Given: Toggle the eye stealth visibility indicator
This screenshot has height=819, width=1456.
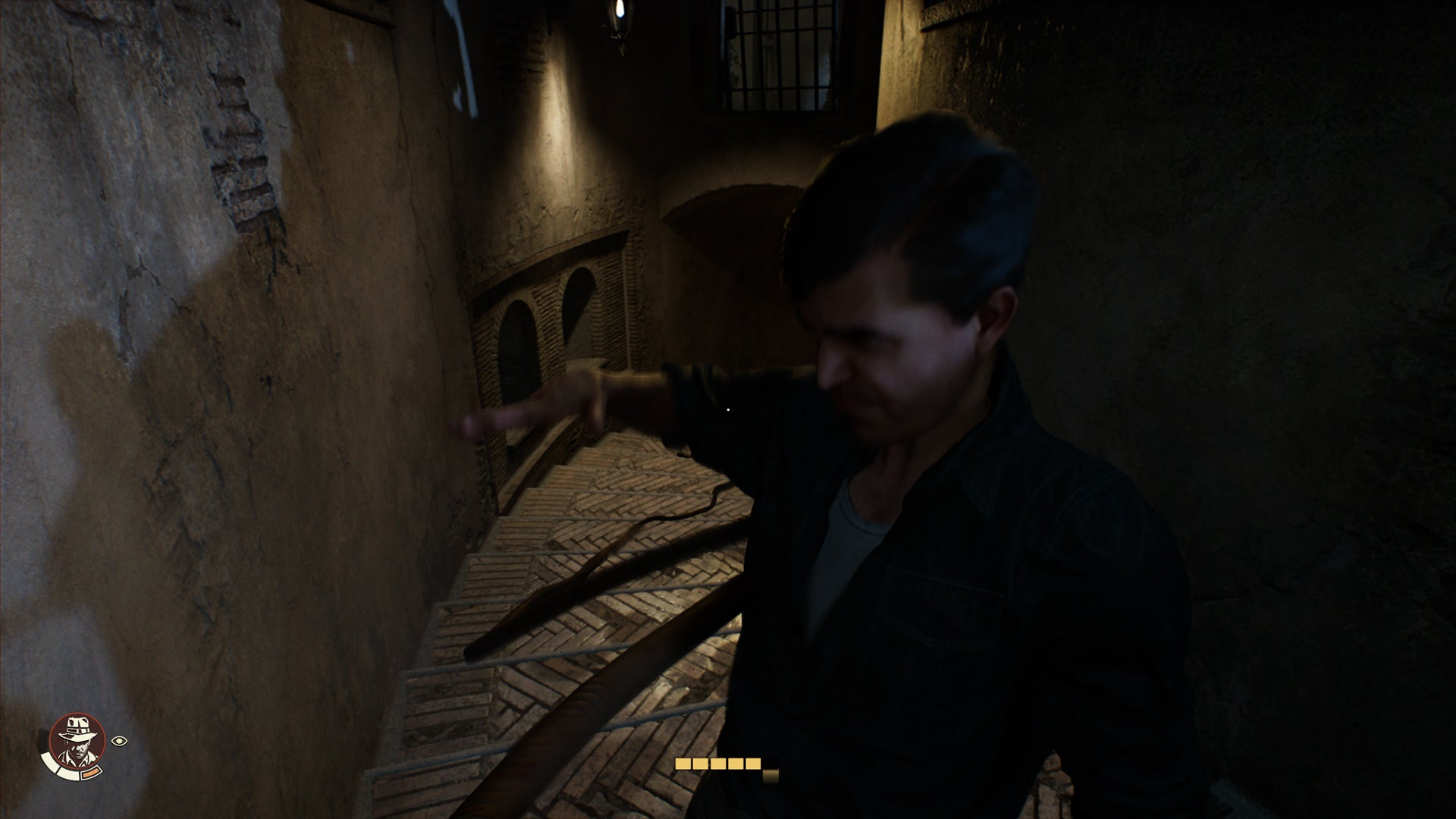Looking at the screenshot, I should [119, 741].
